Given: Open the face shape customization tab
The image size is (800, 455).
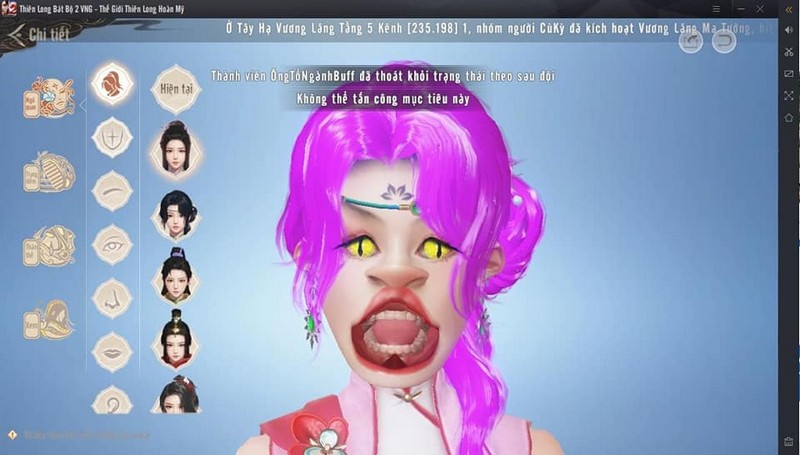Looking at the screenshot, I should point(113,137).
